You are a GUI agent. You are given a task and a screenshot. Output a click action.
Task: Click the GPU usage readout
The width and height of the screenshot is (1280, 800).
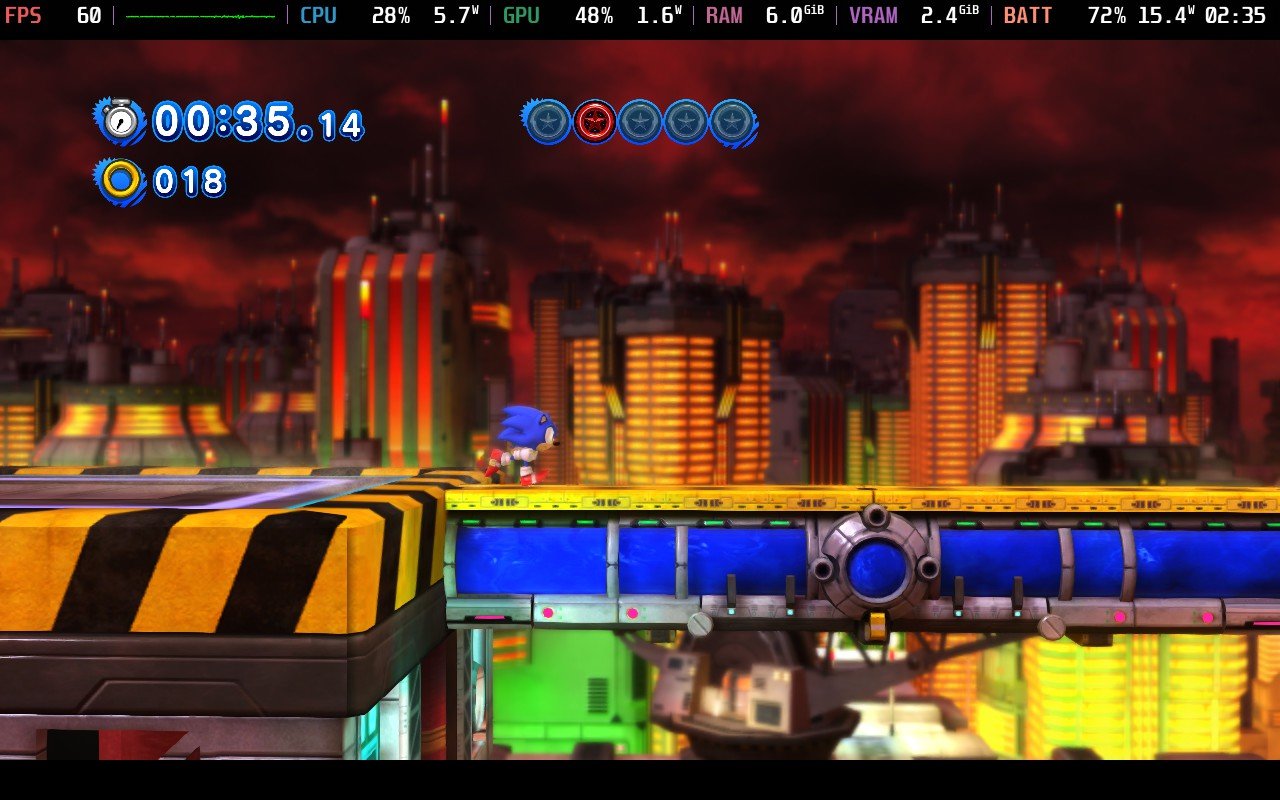point(594,14)
